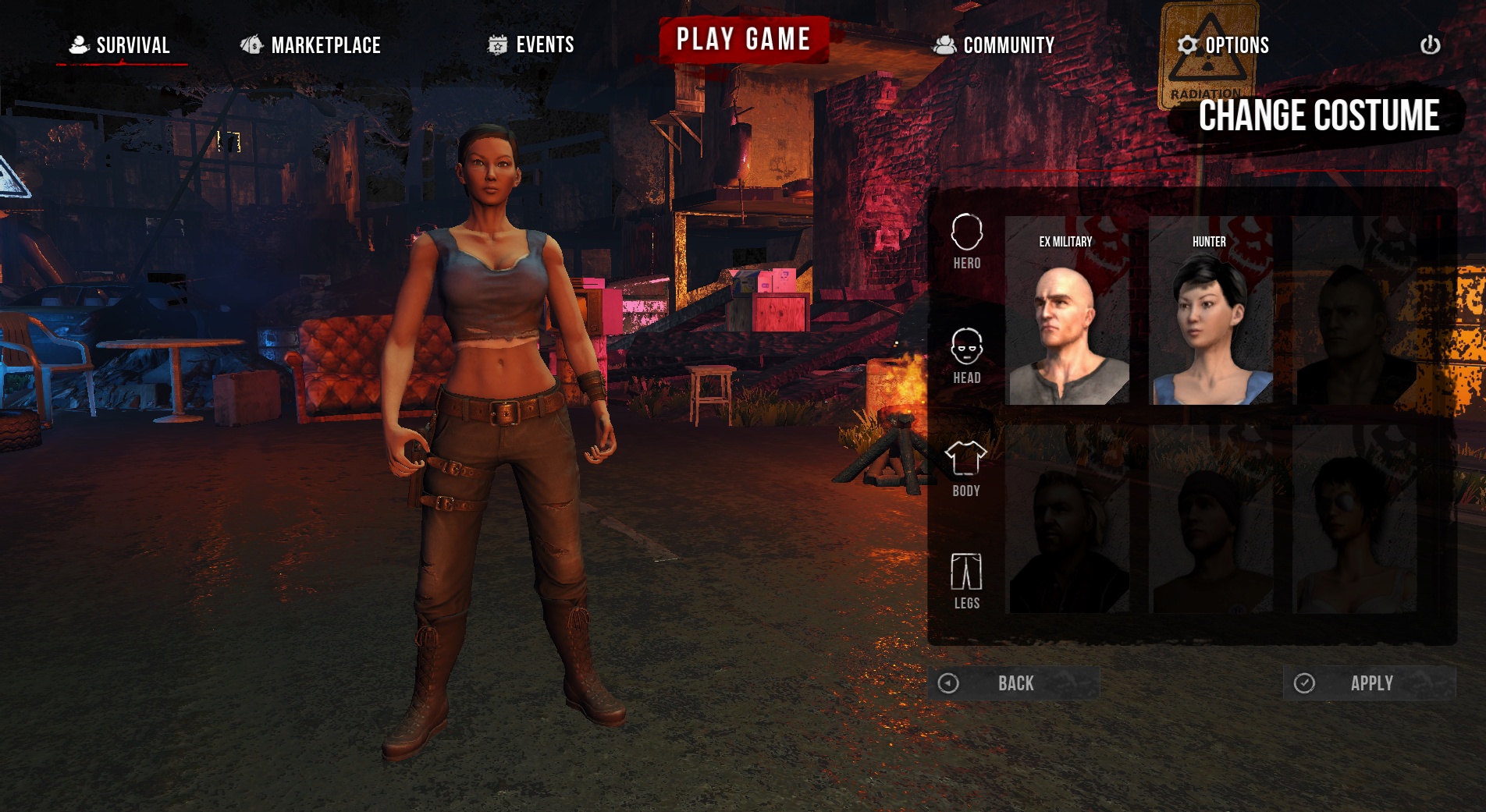Image resolution: width=1486 pixels, height=812 pixels.
Task: Click the power quit icon
Action: click(1430, 45)
